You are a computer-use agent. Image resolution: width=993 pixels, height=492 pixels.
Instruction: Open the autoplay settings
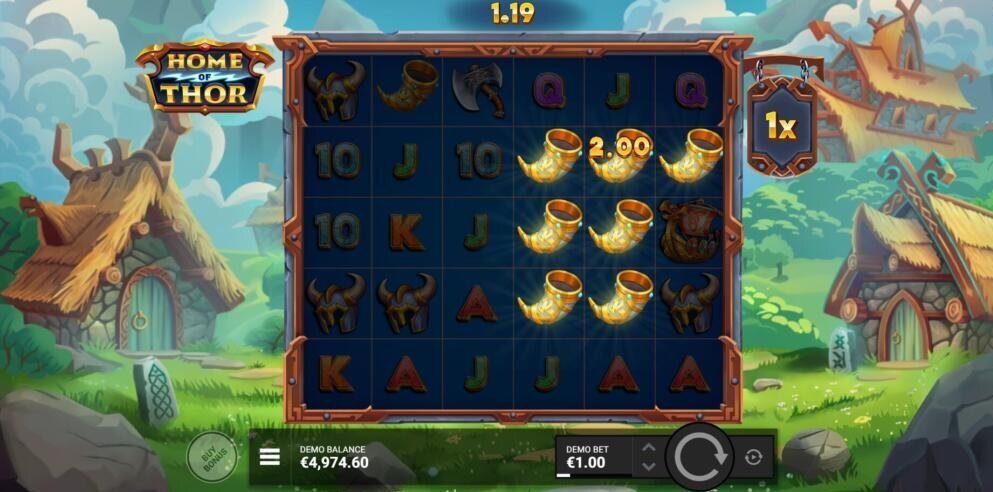click(753, 458)
